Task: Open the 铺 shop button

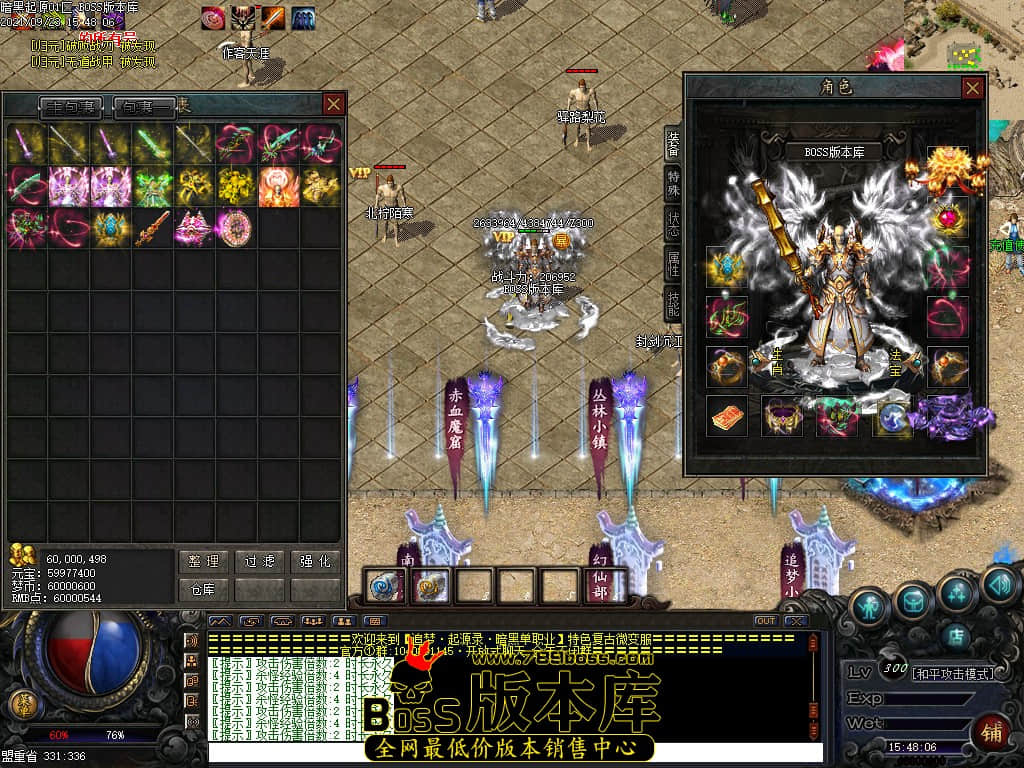Action: point(991,731)
